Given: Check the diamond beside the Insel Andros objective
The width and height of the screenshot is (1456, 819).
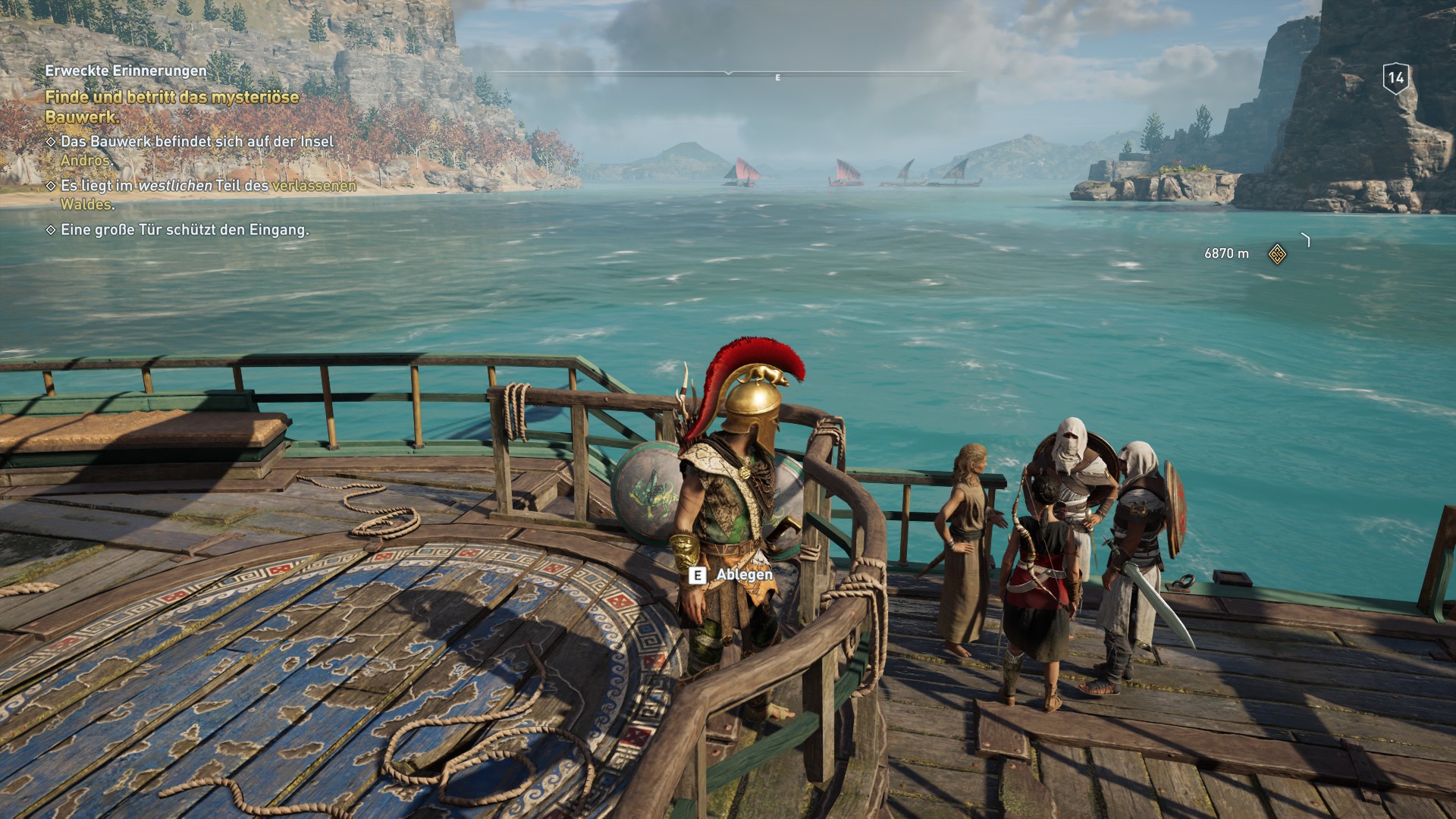Looking at the screenshot, I should click(x=51, y=141).
